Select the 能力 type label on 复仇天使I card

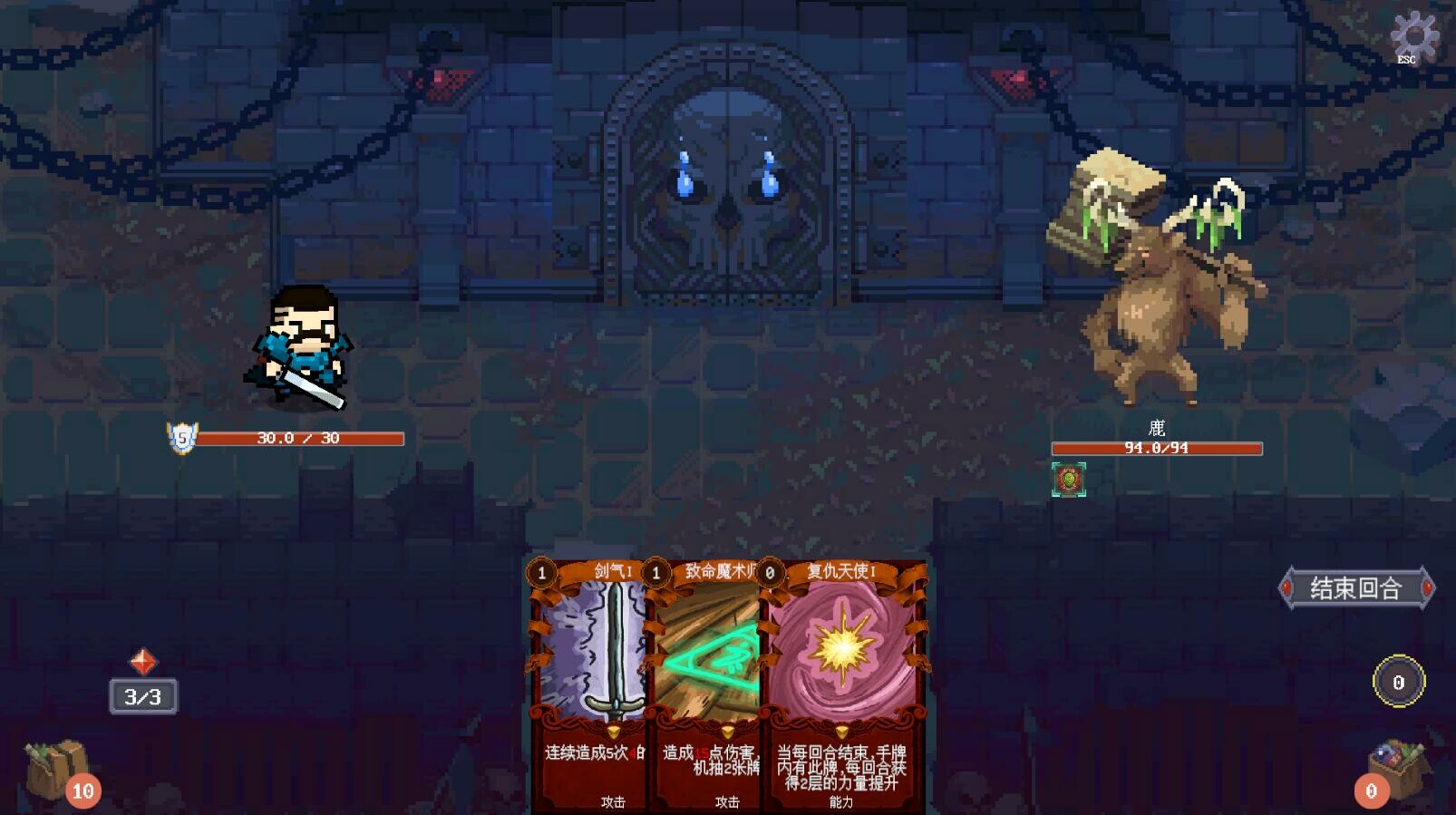click(x=843, y=803)
